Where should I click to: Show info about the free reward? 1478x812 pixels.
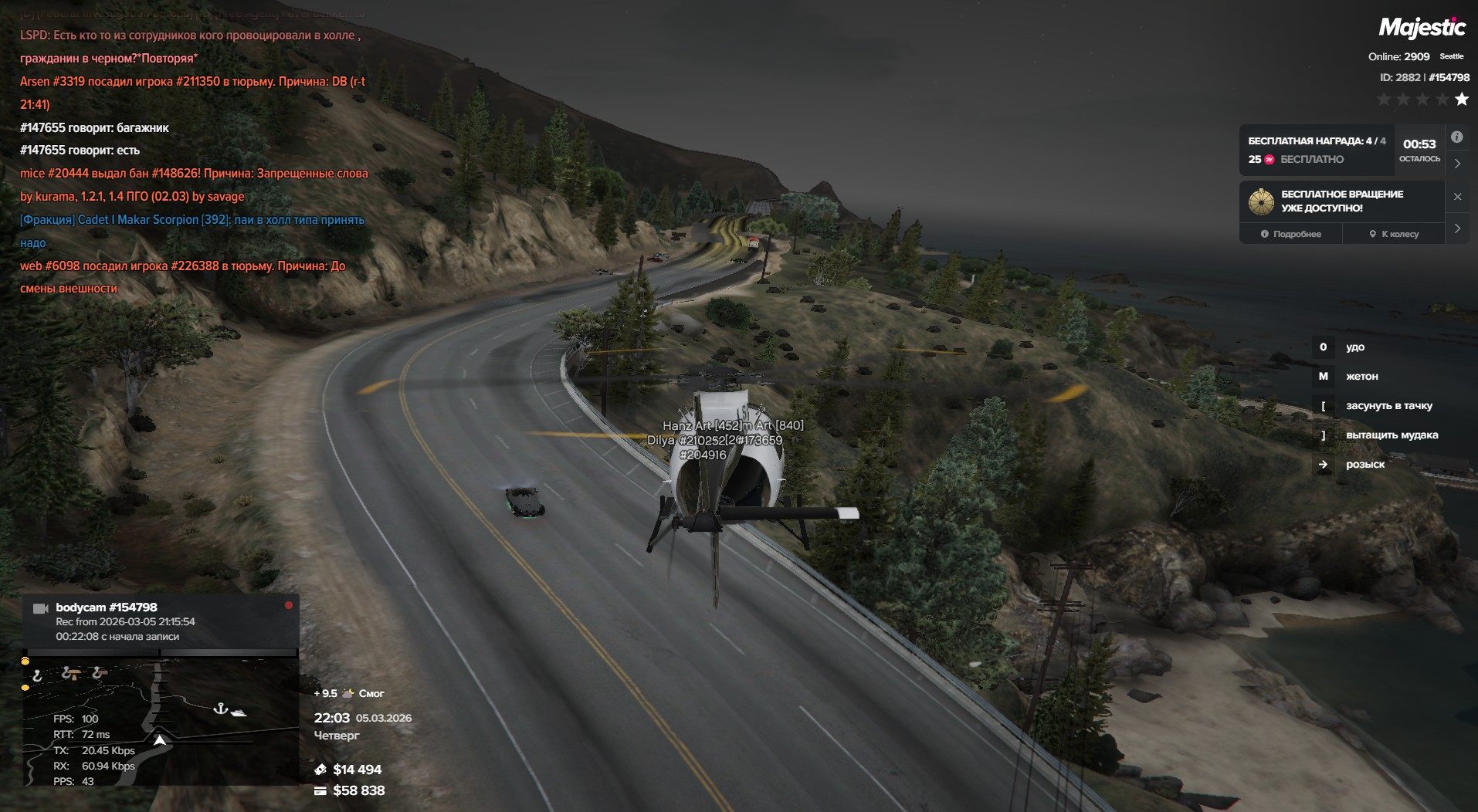[x=1456, y=137]
